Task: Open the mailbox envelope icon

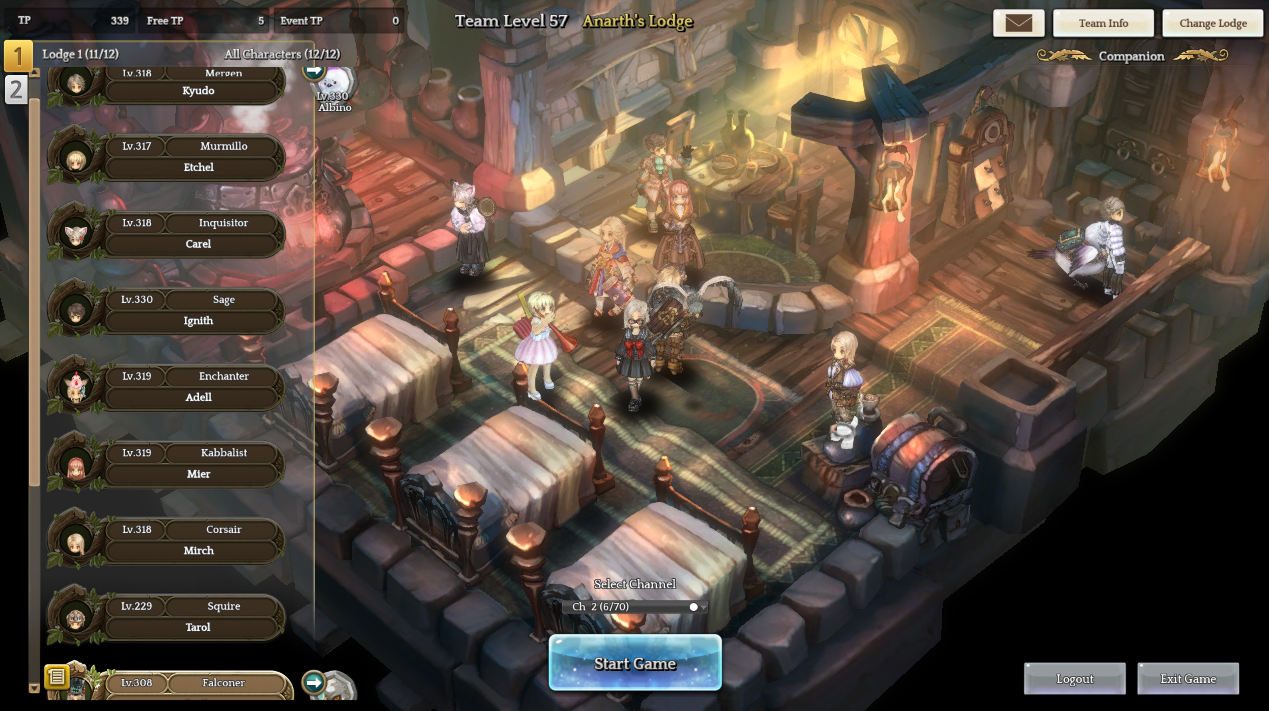Action: 1018,23
